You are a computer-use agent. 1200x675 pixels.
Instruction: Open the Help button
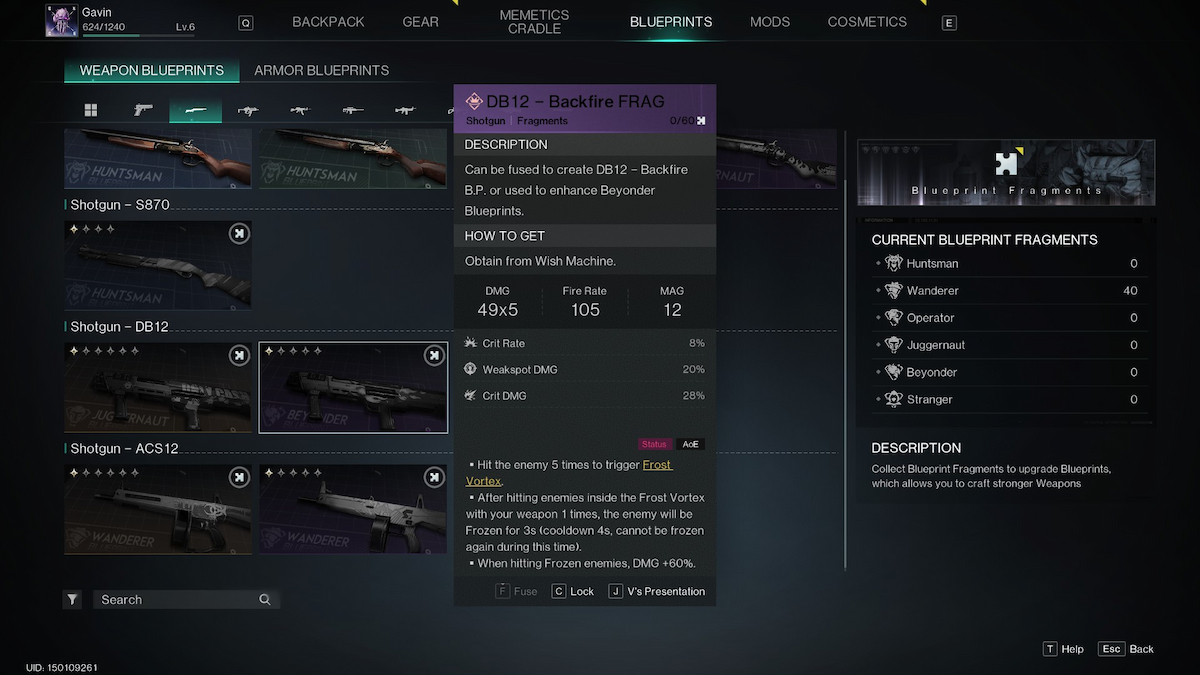(1063, 649)
